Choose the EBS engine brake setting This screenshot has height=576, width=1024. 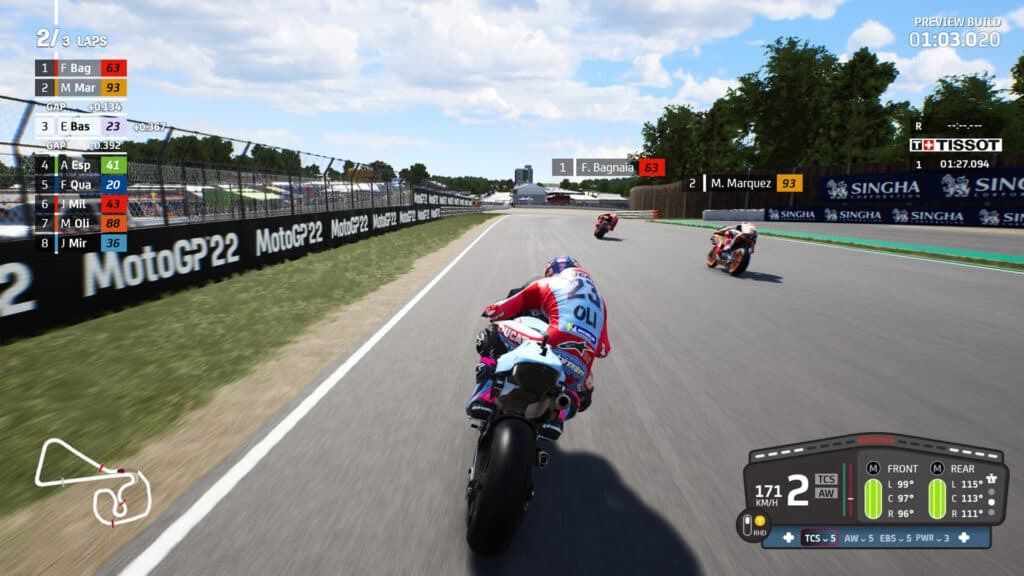897,538
